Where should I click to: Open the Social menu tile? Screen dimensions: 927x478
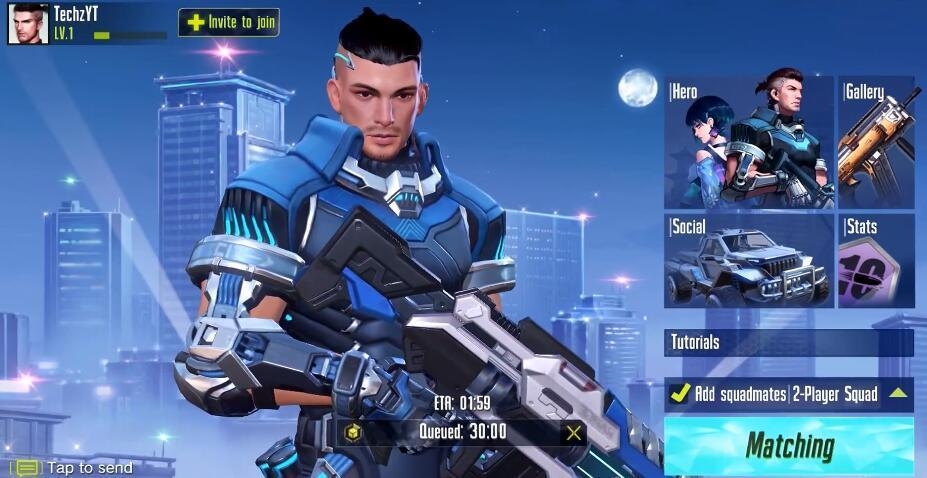coord(748,260)
